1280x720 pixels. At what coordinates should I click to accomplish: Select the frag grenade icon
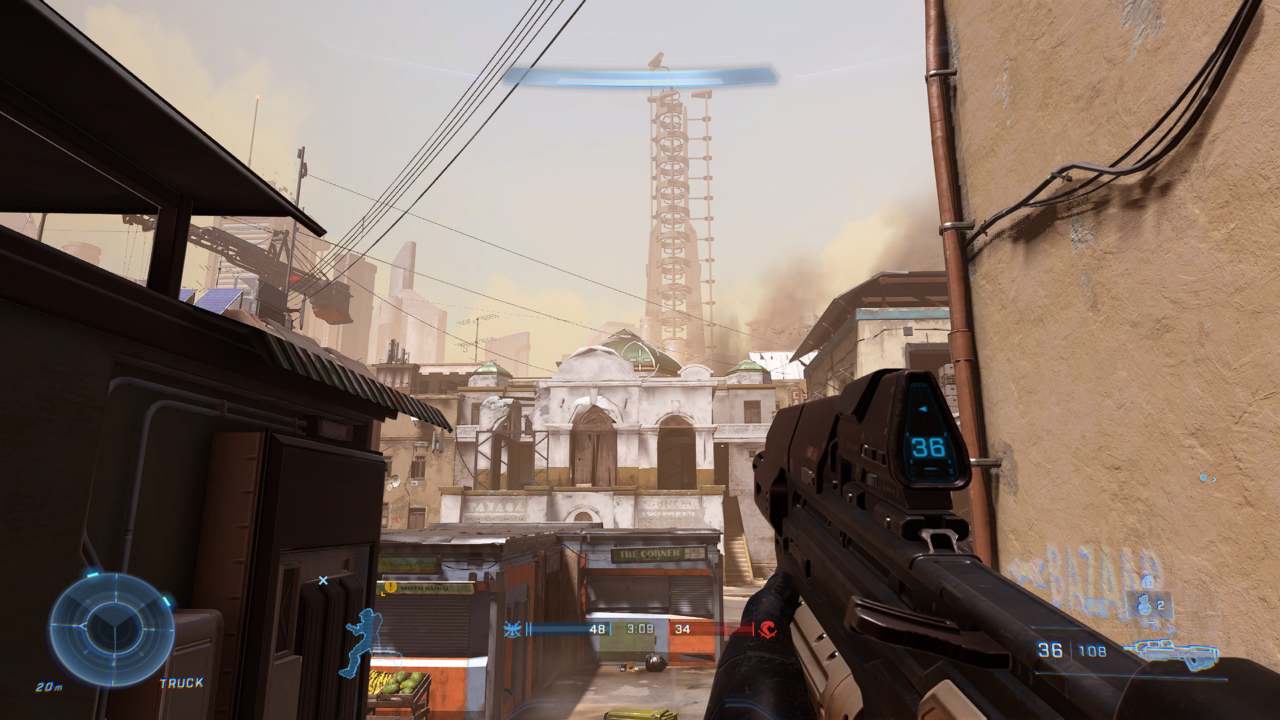(1146, 603)
